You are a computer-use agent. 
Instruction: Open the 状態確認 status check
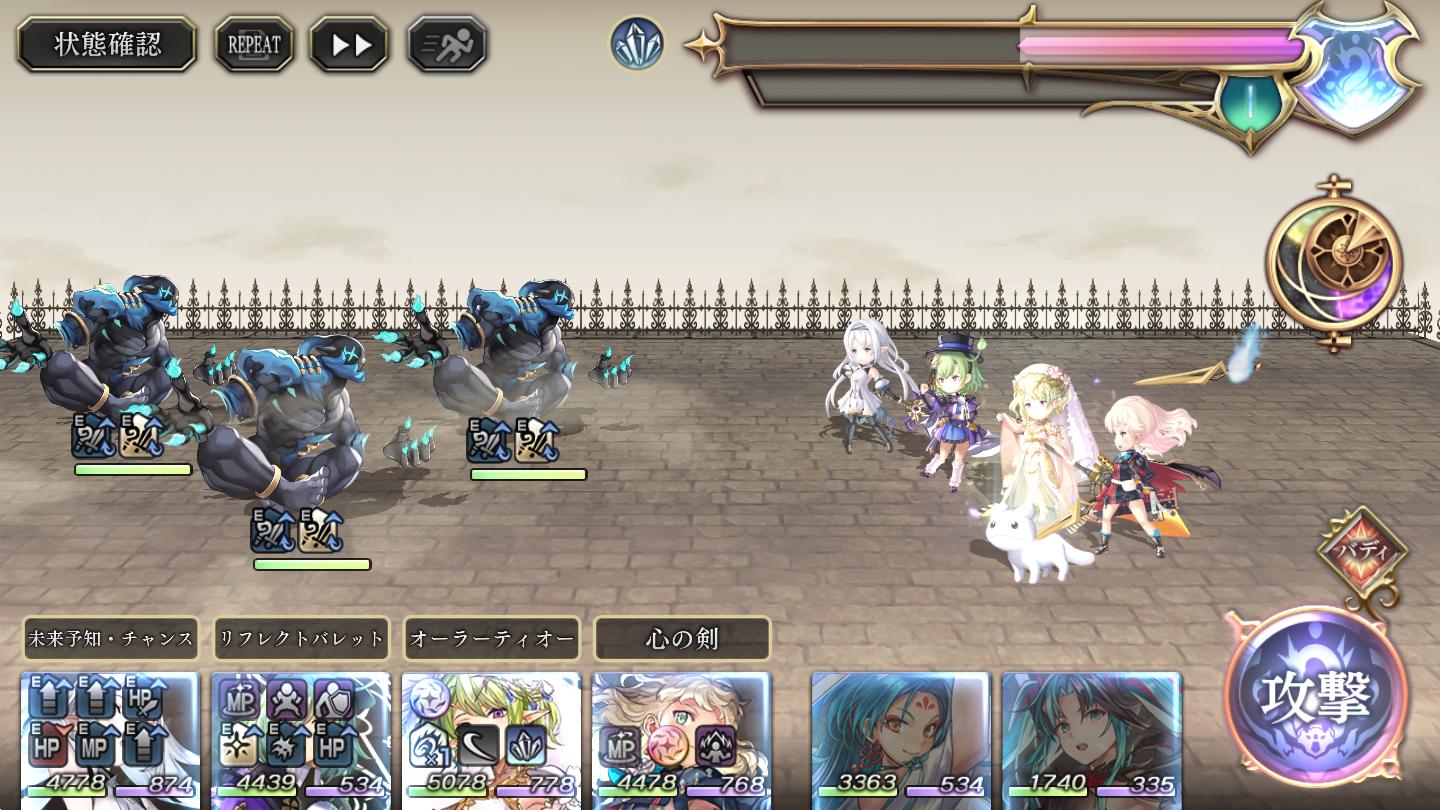click(107, 44)
